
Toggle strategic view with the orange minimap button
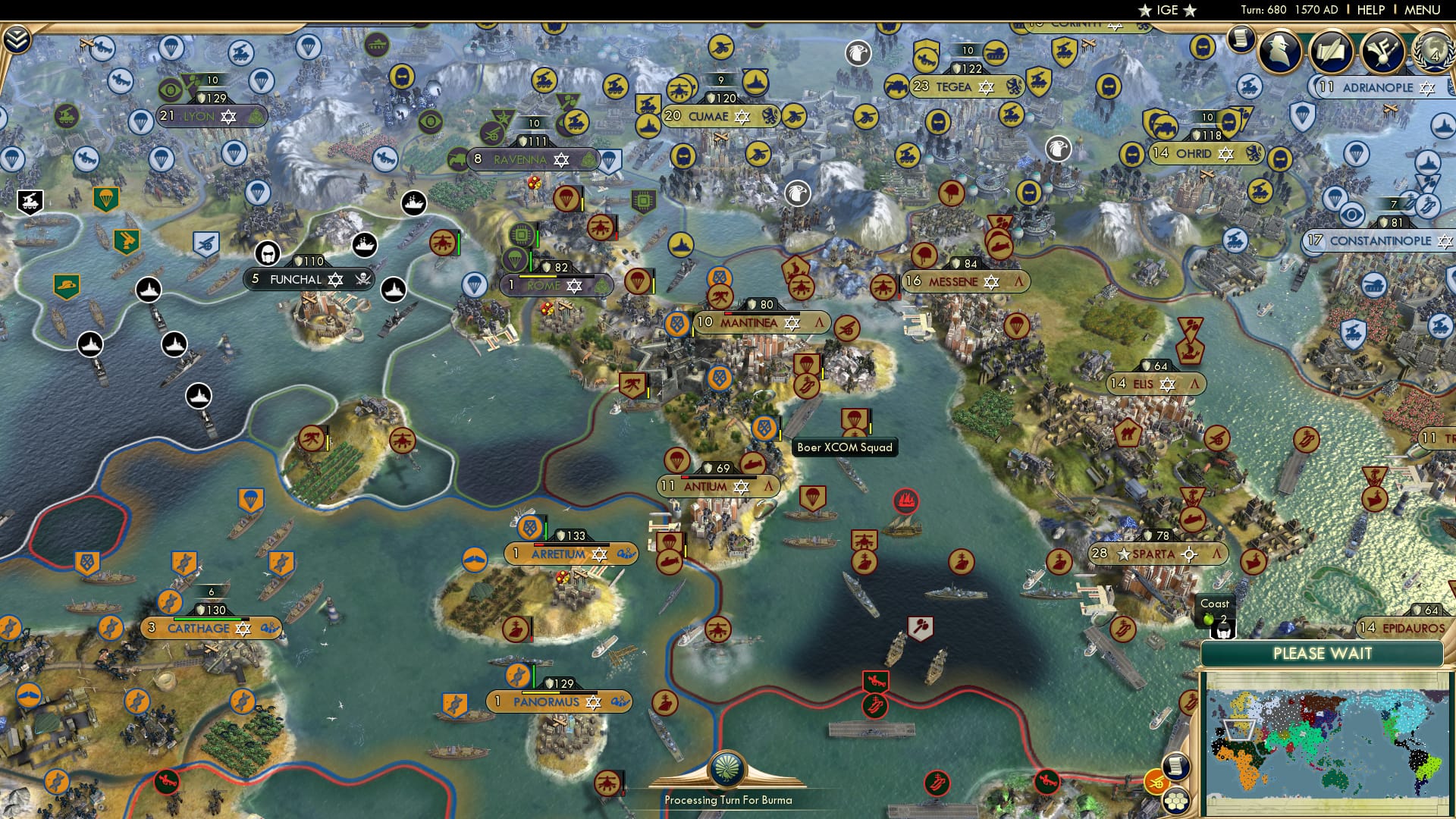pyautogui.click(x=1156, y=782)
